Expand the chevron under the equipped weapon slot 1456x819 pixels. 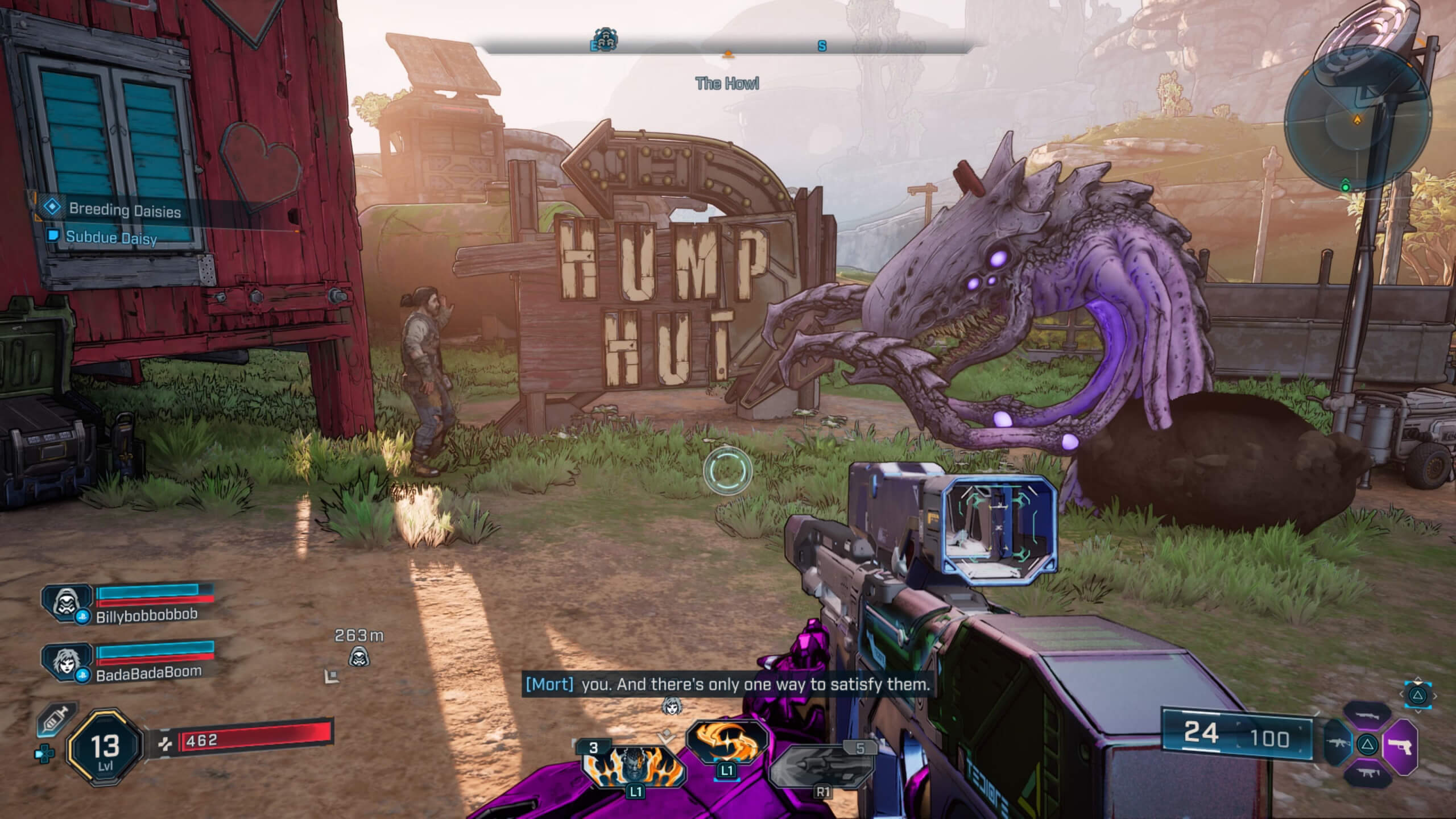point(1418,711)
